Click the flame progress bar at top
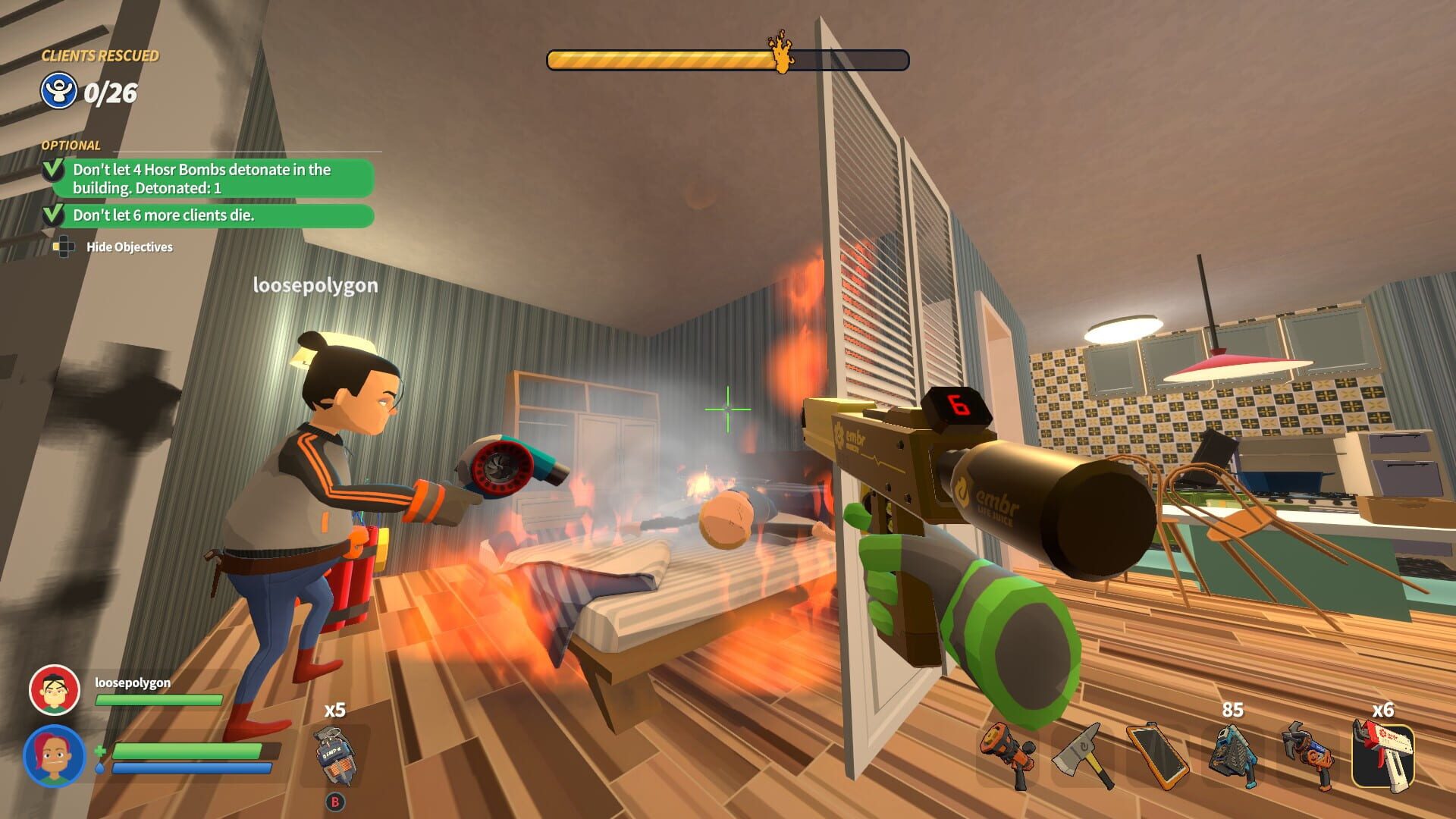1456x819 pixels. 728,58
